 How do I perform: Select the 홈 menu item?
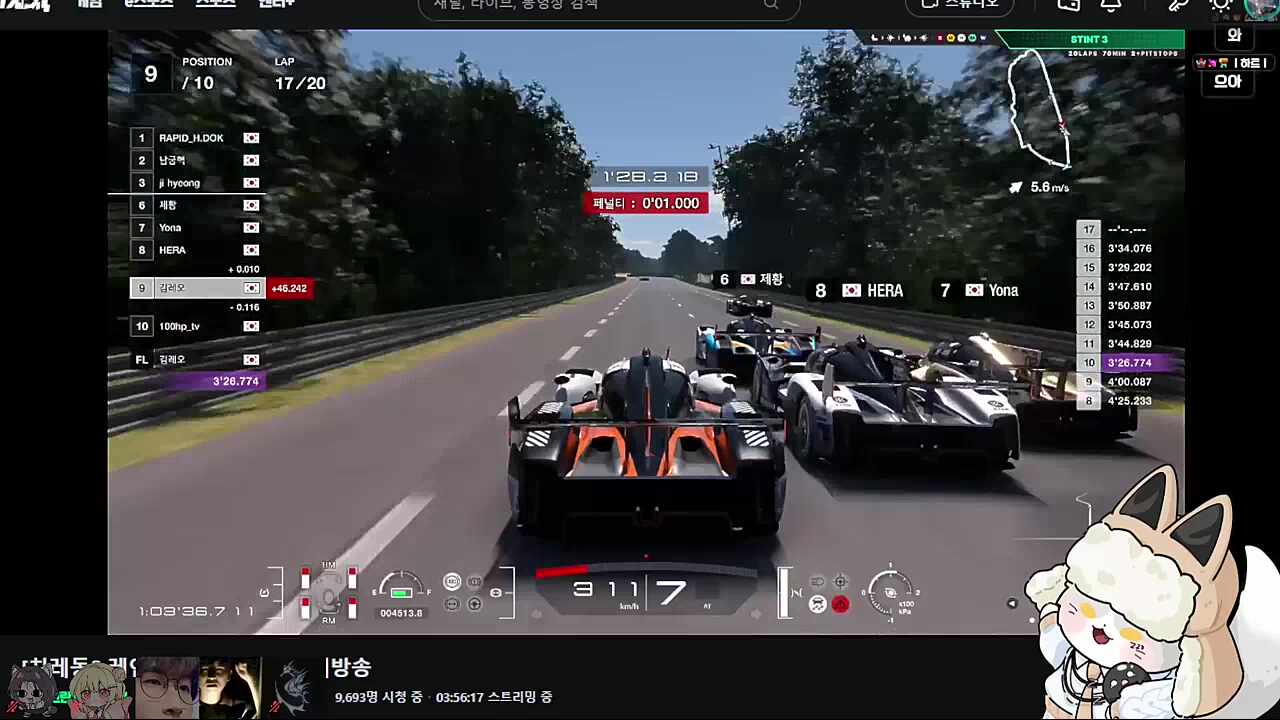pyautogui.click(x=90, y=3)
